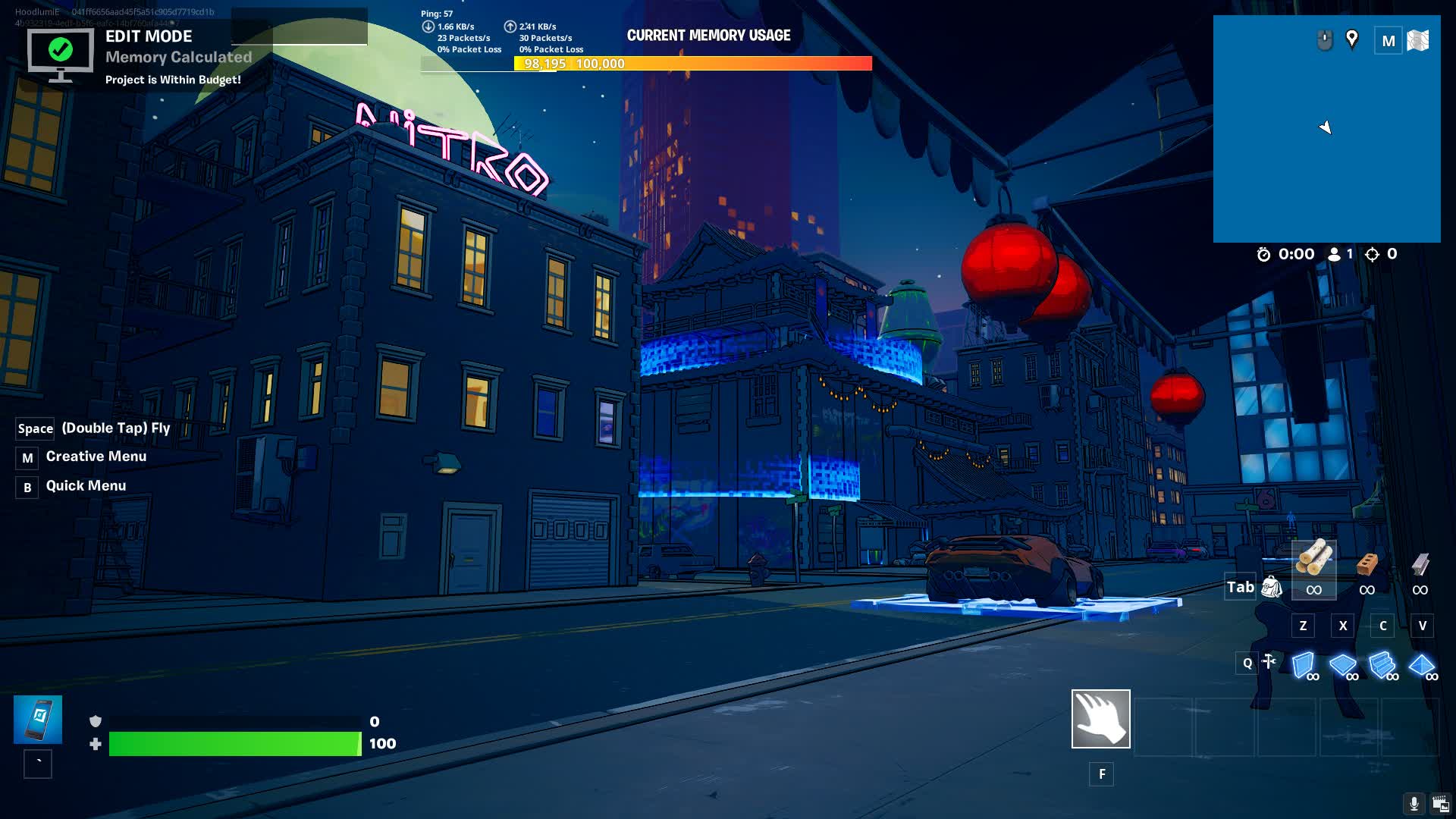This screenshot has height=819, width=1456.
Task: Click the Edit Mode monitor checkmark icon
Action: pyautogui.click(x=60, y=53)
